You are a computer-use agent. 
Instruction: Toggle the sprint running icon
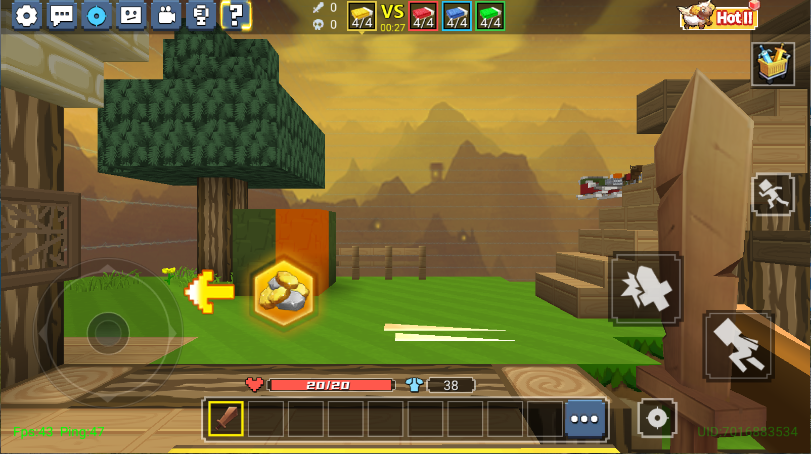tap(772, 193)
